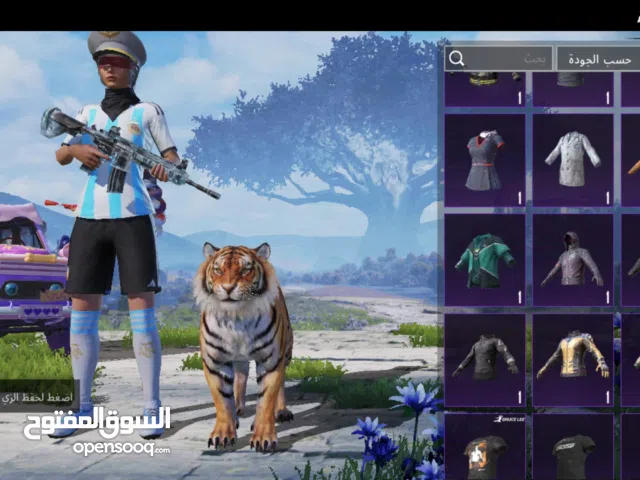This screenshot has width=640, height=480.
Task: Click the inventory search field
Action: [498, 58]
